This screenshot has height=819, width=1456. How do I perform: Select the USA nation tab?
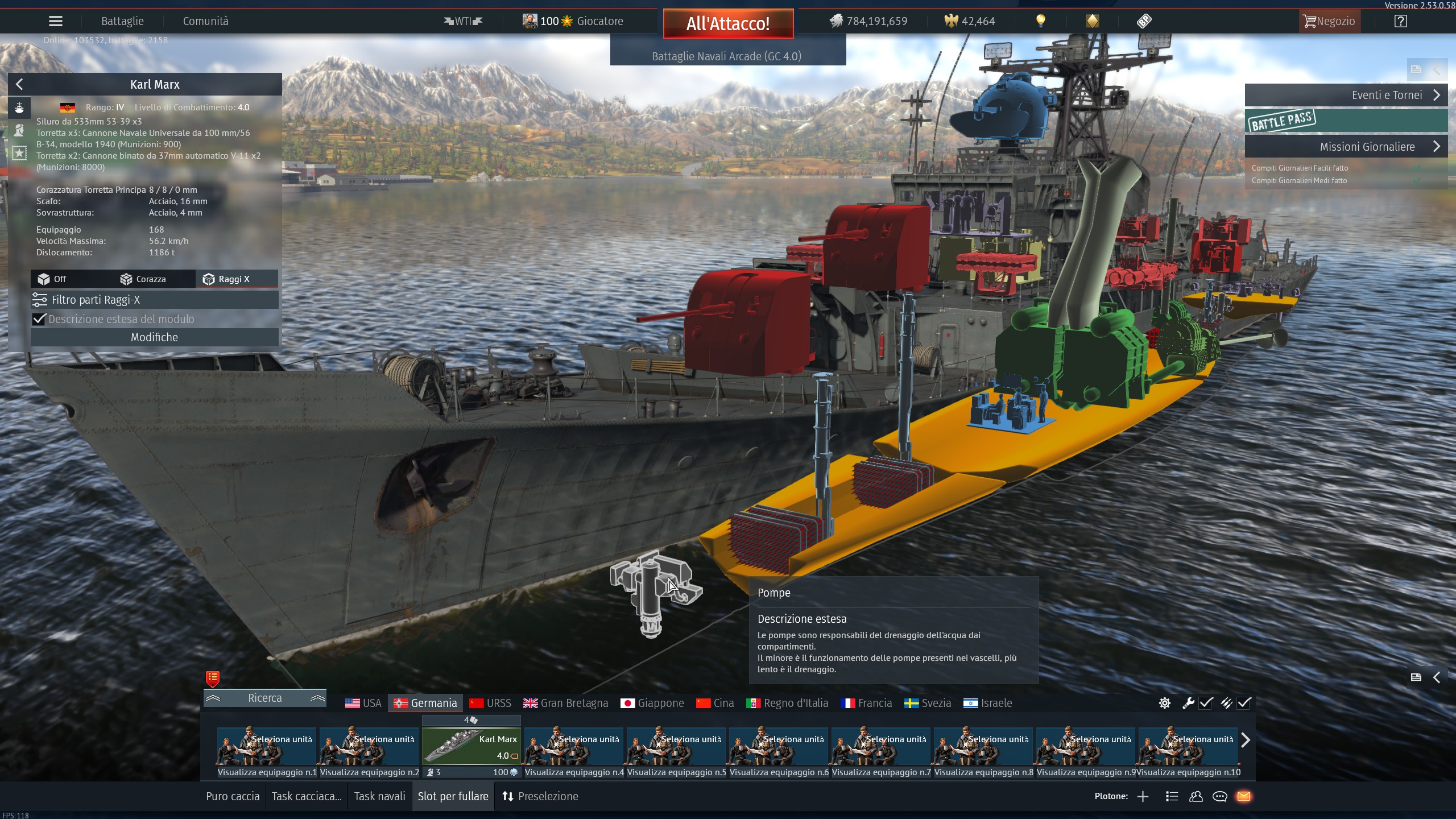click(x=363, y=703)
